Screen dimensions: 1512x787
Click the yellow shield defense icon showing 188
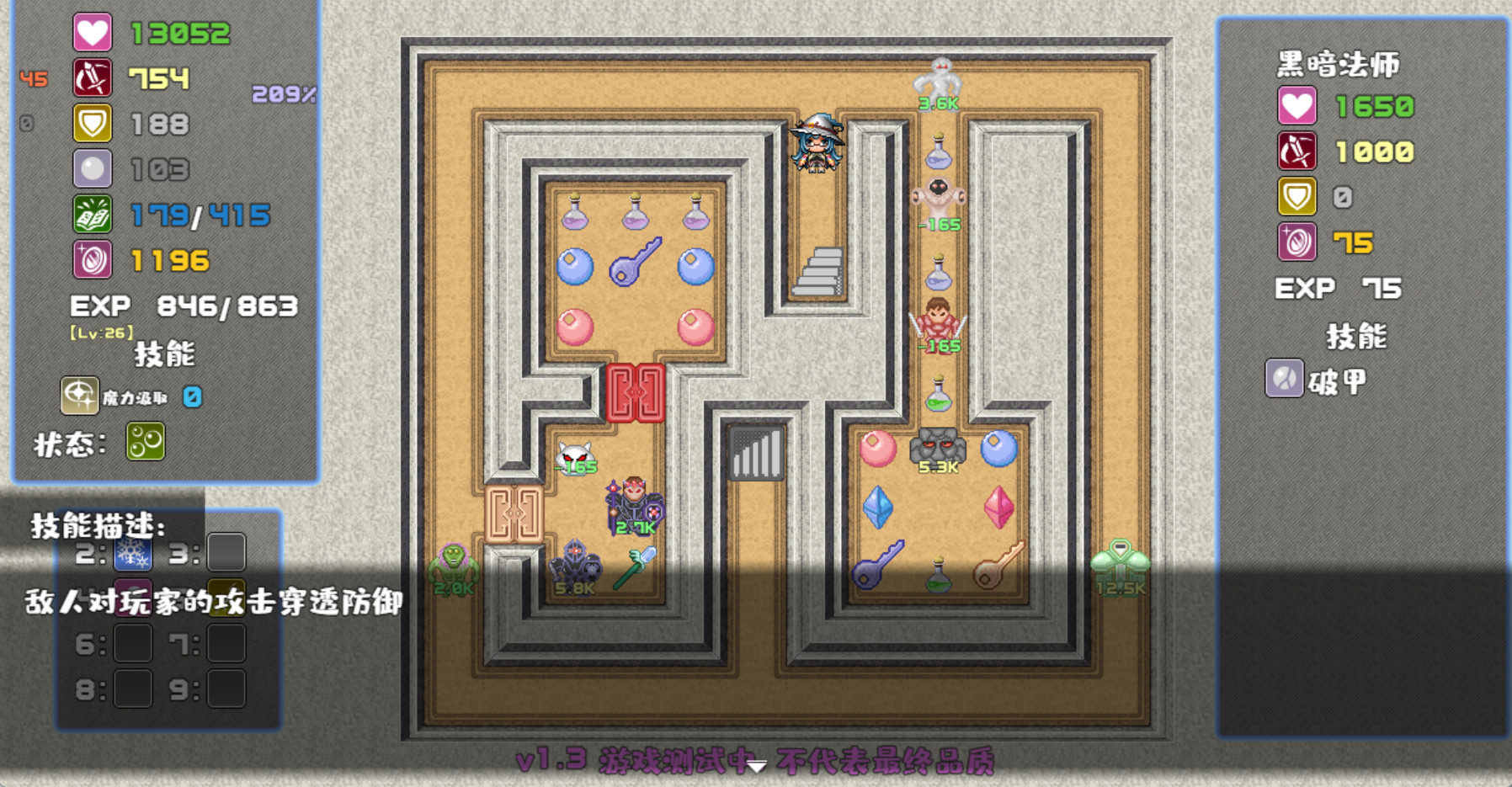pyautogui.click(x=93, y=123)
